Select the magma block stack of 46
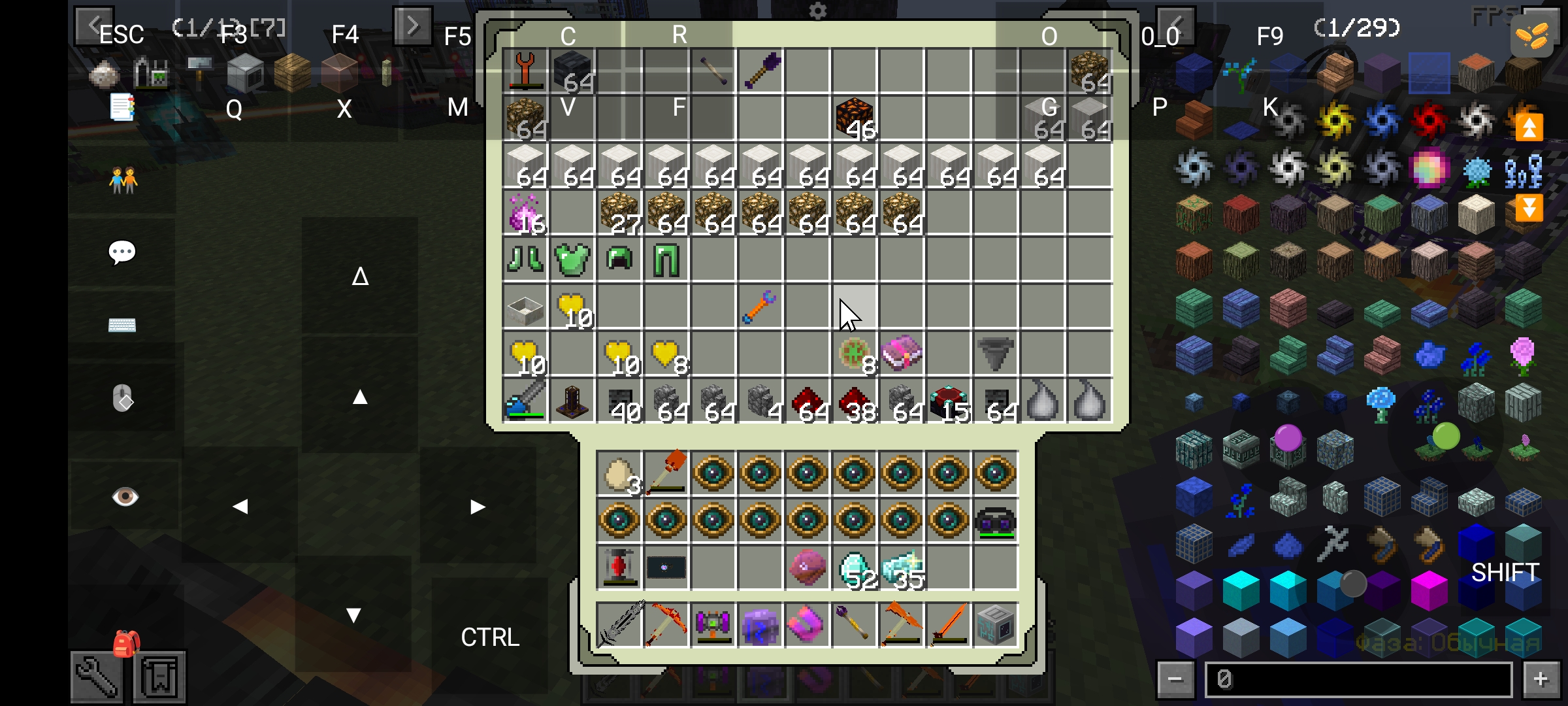This screenshot has height=706, width=1568. point(855,118)
